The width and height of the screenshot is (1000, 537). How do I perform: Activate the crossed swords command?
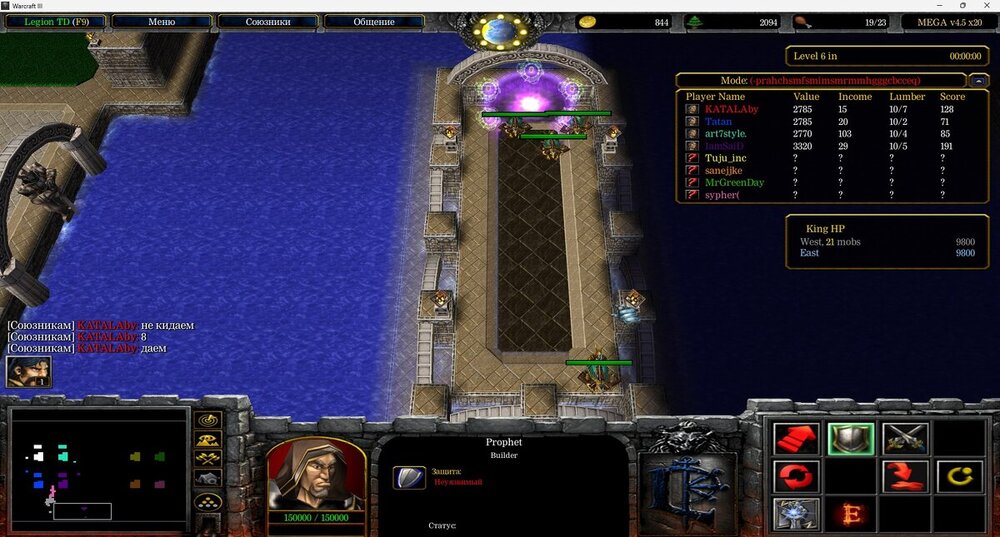coord(905,438)
